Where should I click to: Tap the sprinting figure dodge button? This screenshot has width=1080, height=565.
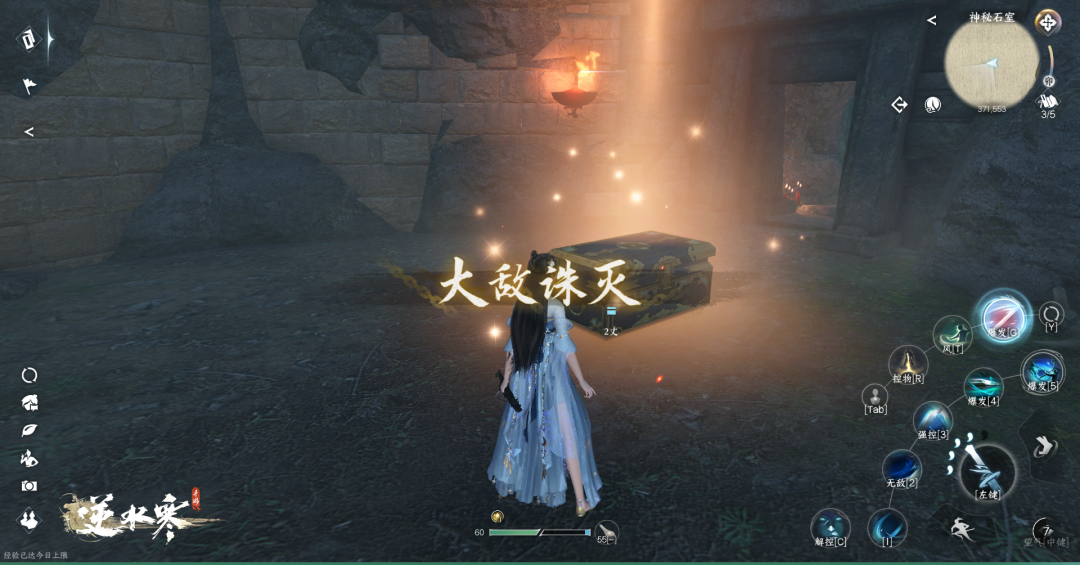[964, 529]
